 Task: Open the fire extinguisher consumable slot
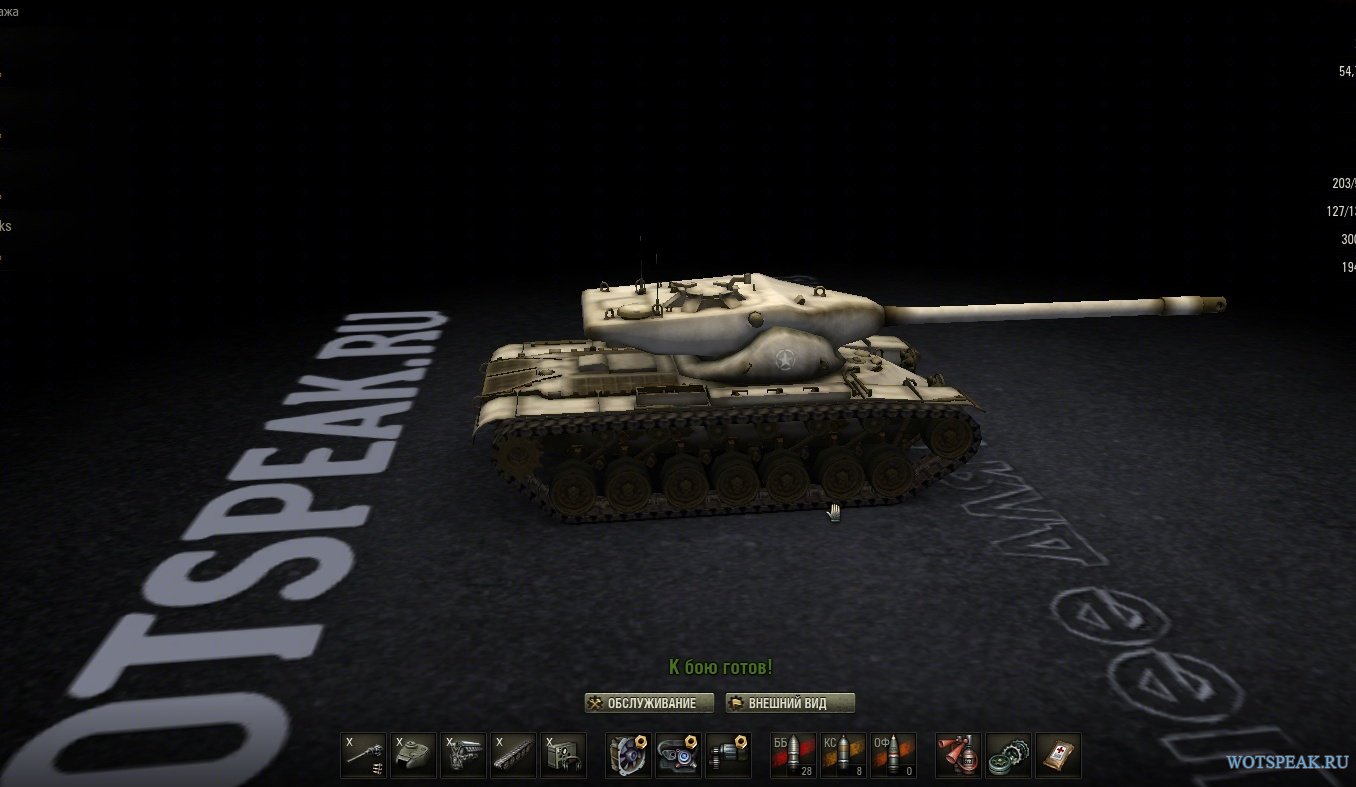pyautogui.click(x=958, y=756)
